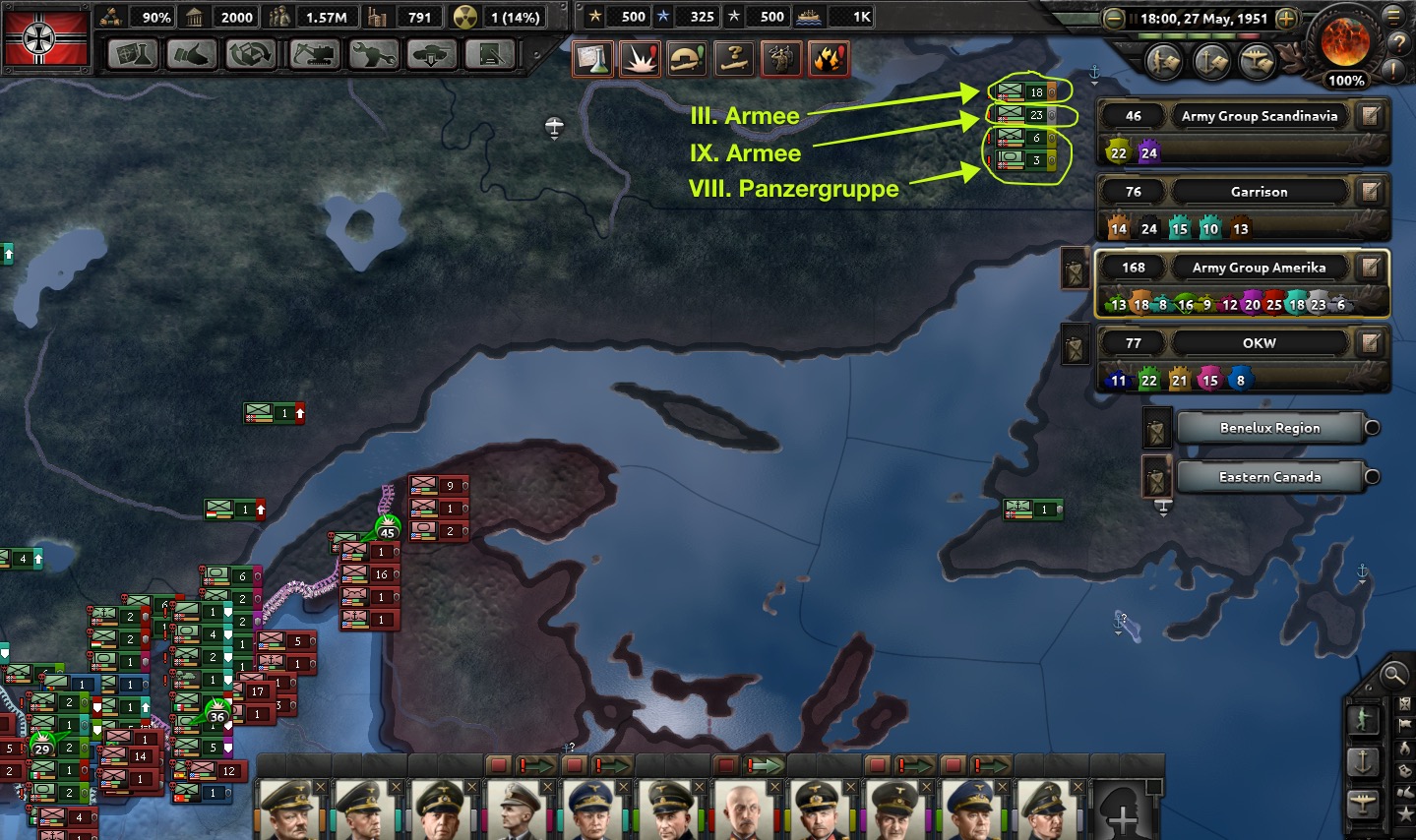The width and height of the screenshot is (1416, 840).
Task: Decrease game speed with the minus button
Action: (1114, 19)
